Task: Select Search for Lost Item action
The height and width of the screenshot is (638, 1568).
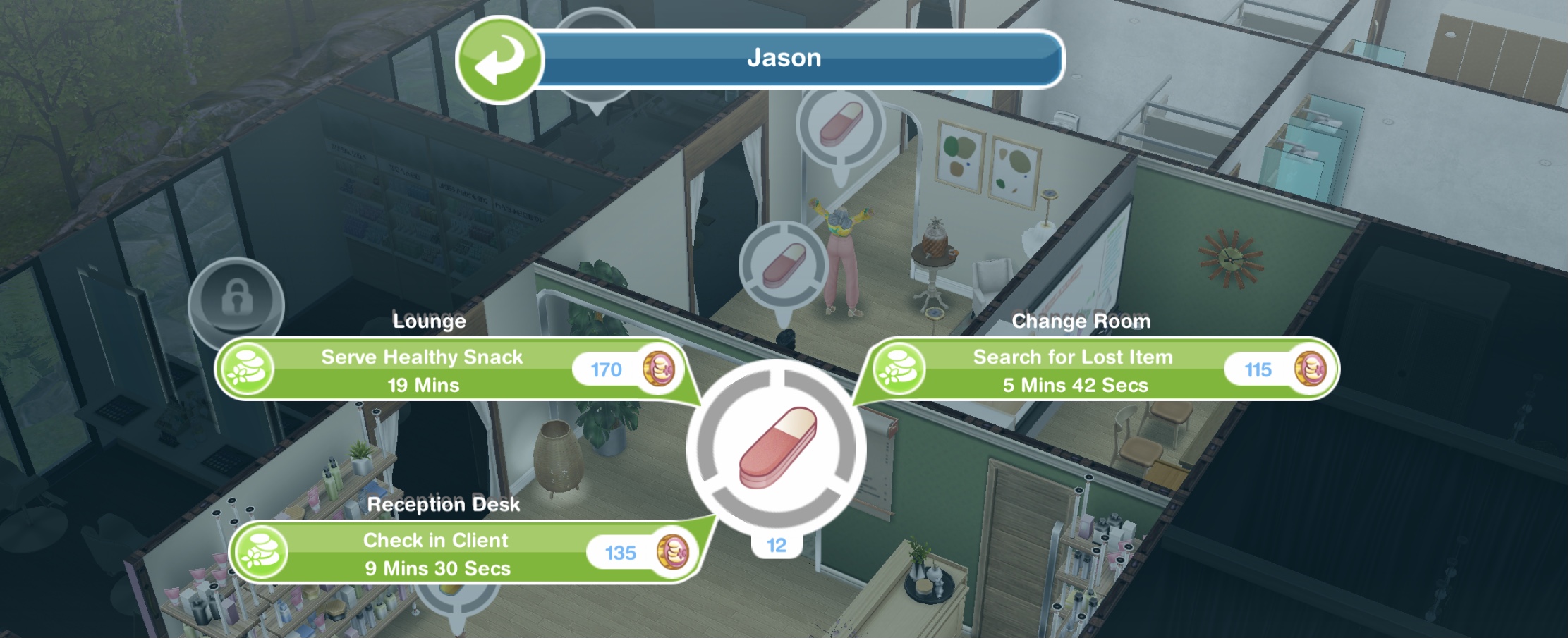Action: click(x=1074, y=370)
